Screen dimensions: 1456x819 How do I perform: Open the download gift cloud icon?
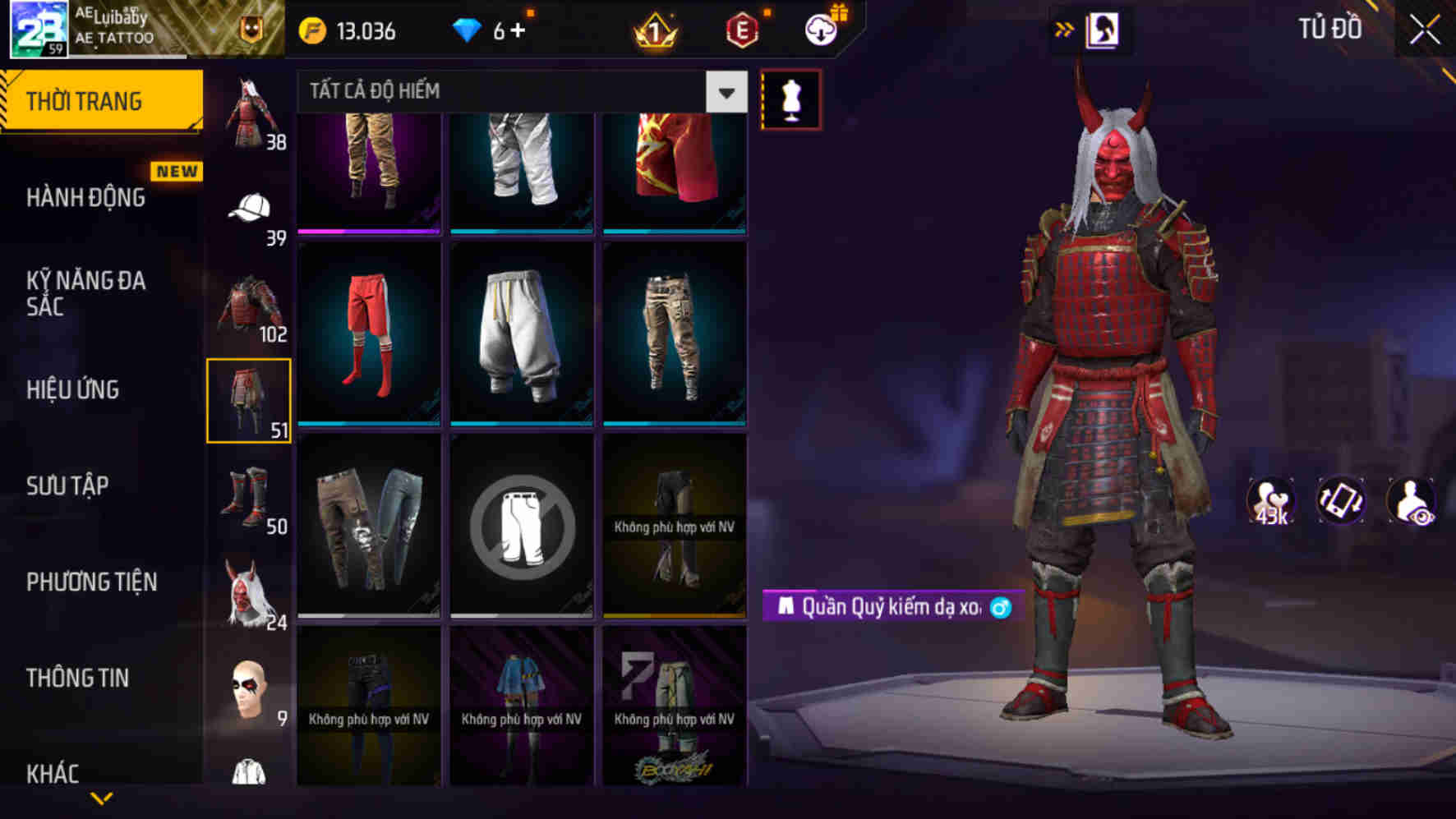(x=821, y=31)
